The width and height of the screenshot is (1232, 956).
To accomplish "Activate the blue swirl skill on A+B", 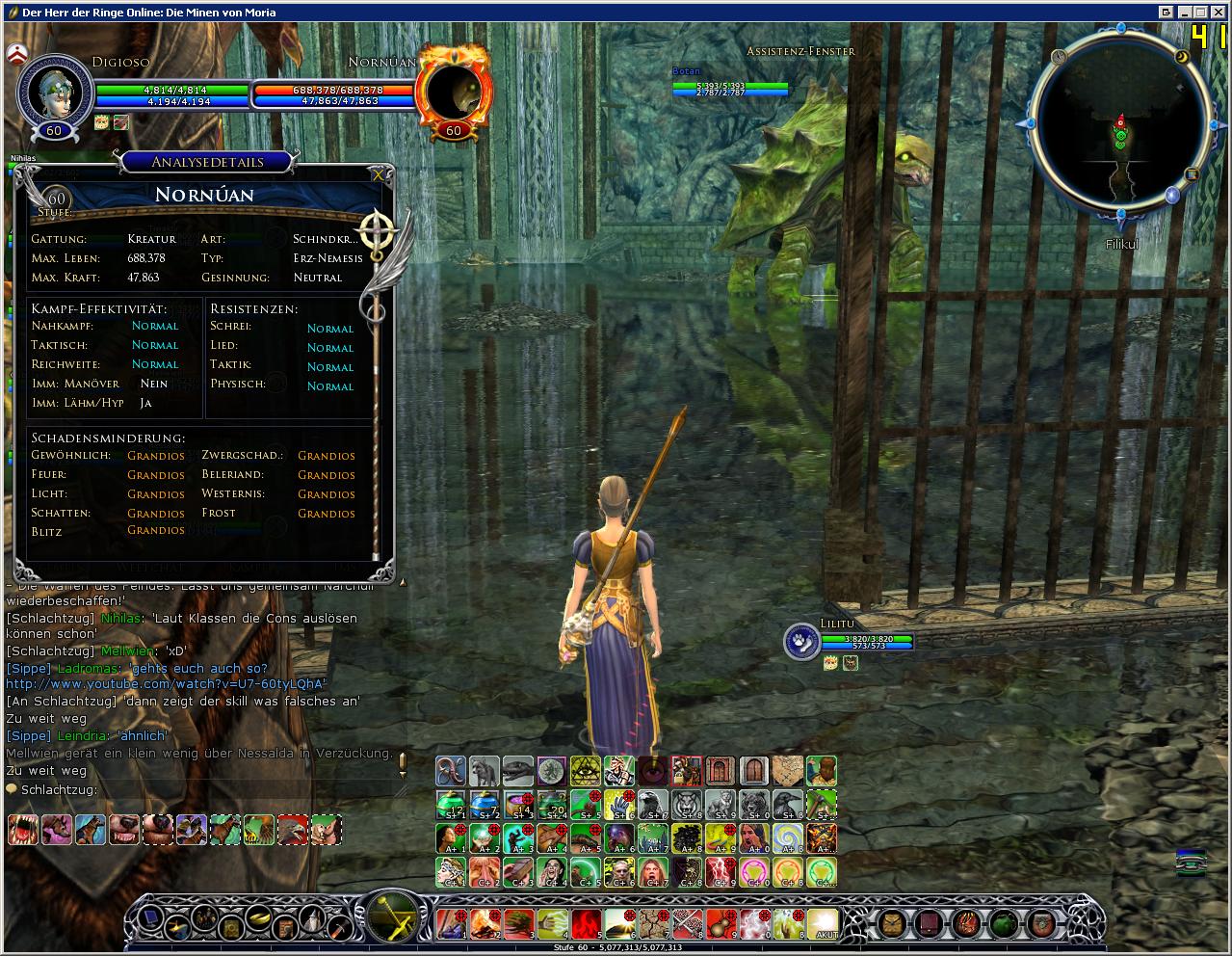I will pos(787,838).
